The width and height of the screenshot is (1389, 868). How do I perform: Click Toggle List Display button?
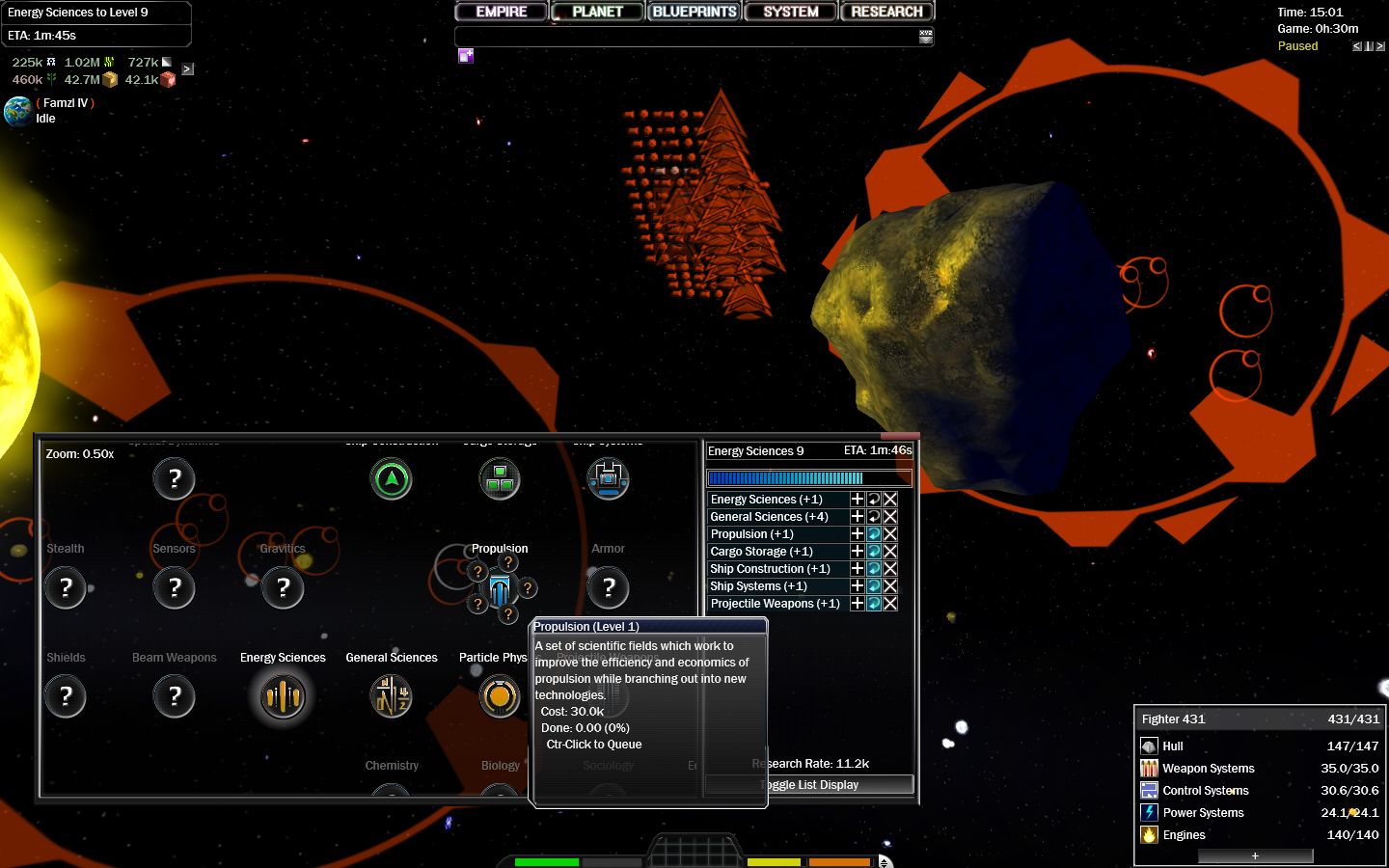pos(810,785)
